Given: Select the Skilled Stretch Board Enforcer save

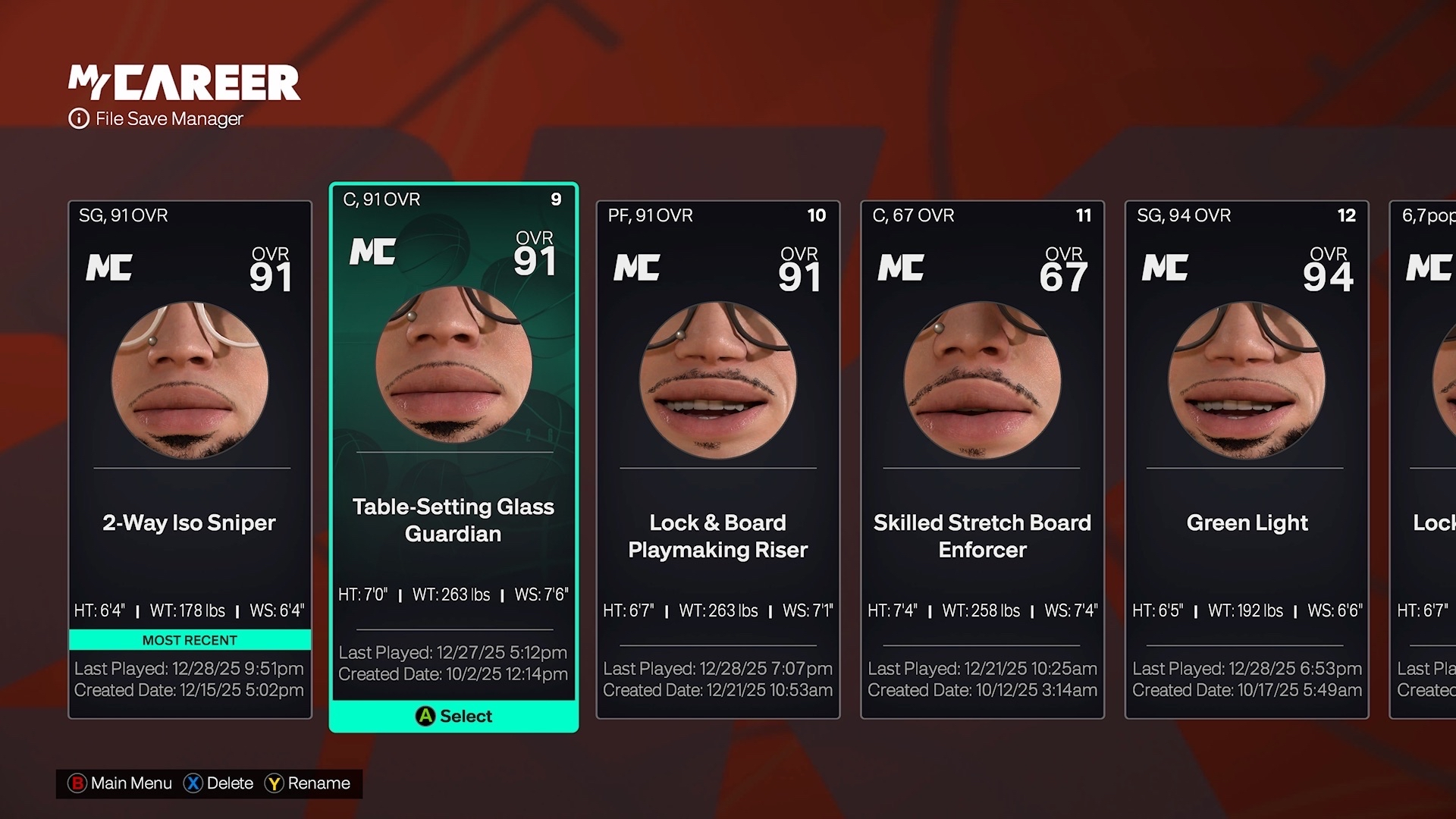Looking at the screenshot, I should (982, 455).
